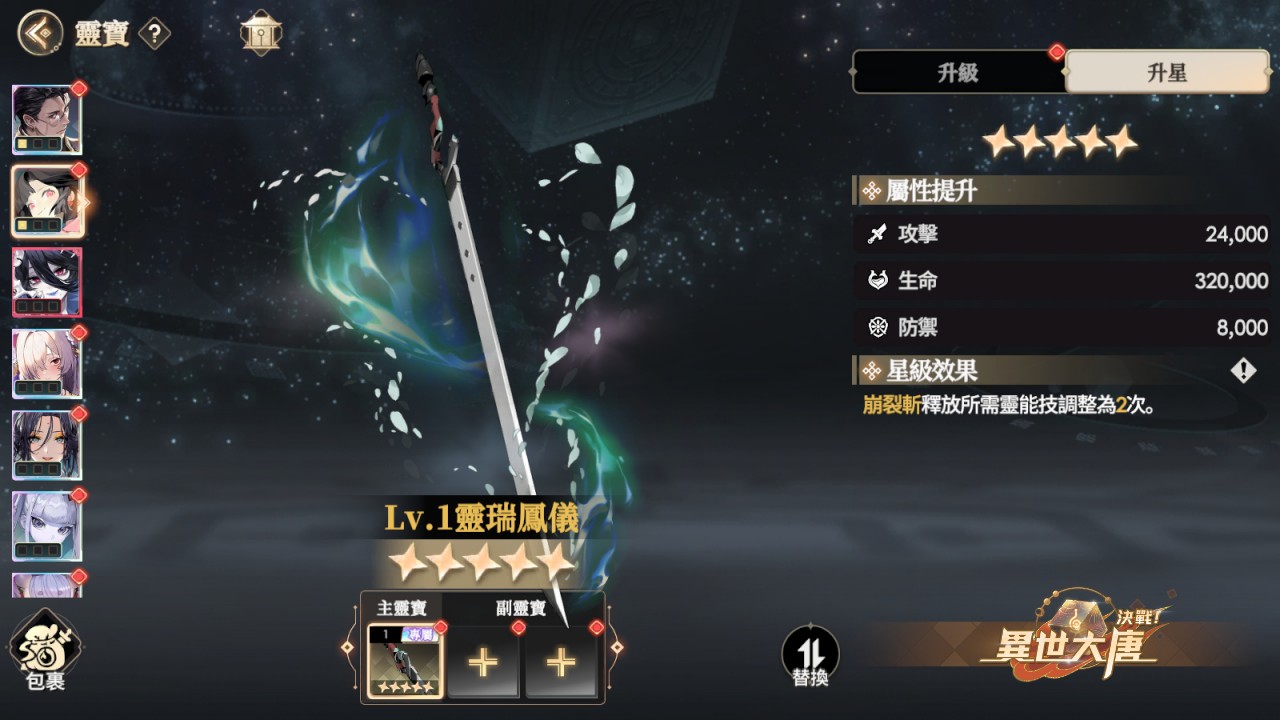
Task: Click the sword icon beside 攻擊
Action: click(x=878, y=235)
